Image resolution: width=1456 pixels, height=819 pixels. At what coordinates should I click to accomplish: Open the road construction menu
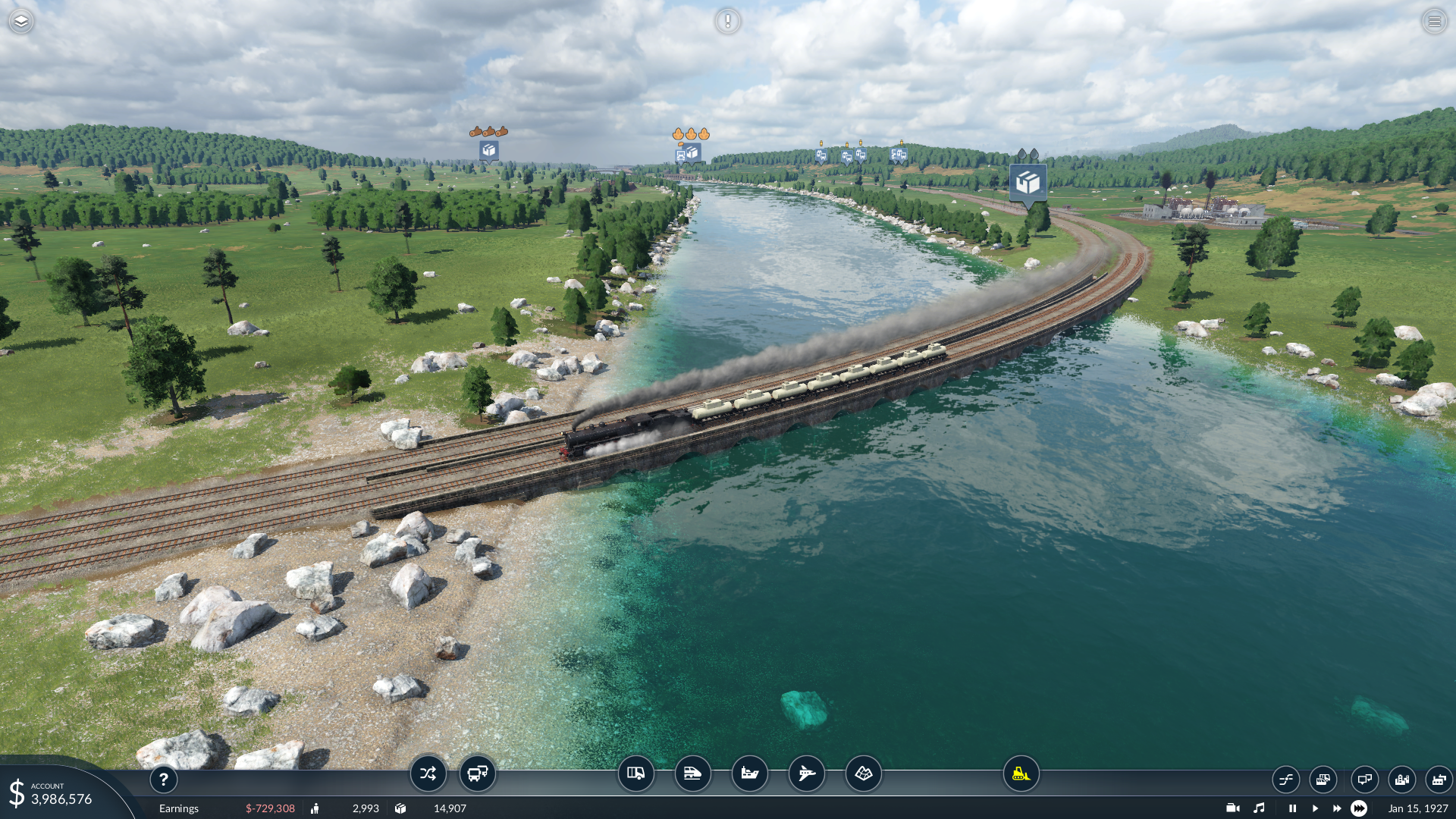tap(635, 773)
